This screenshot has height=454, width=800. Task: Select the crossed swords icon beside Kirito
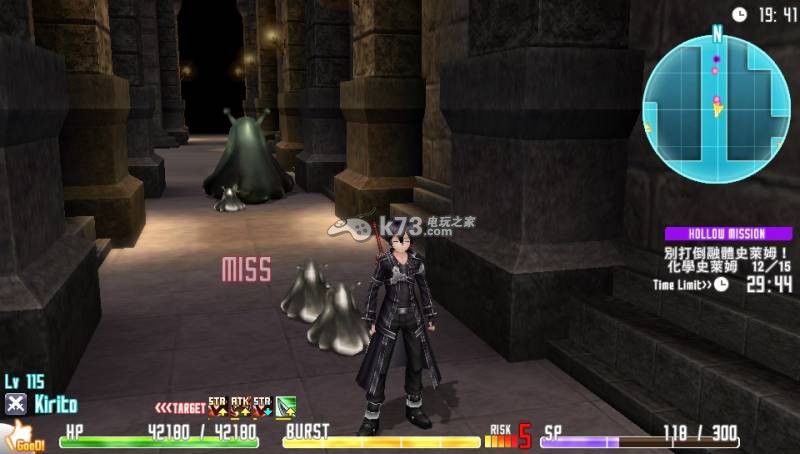tap(15, 404)
